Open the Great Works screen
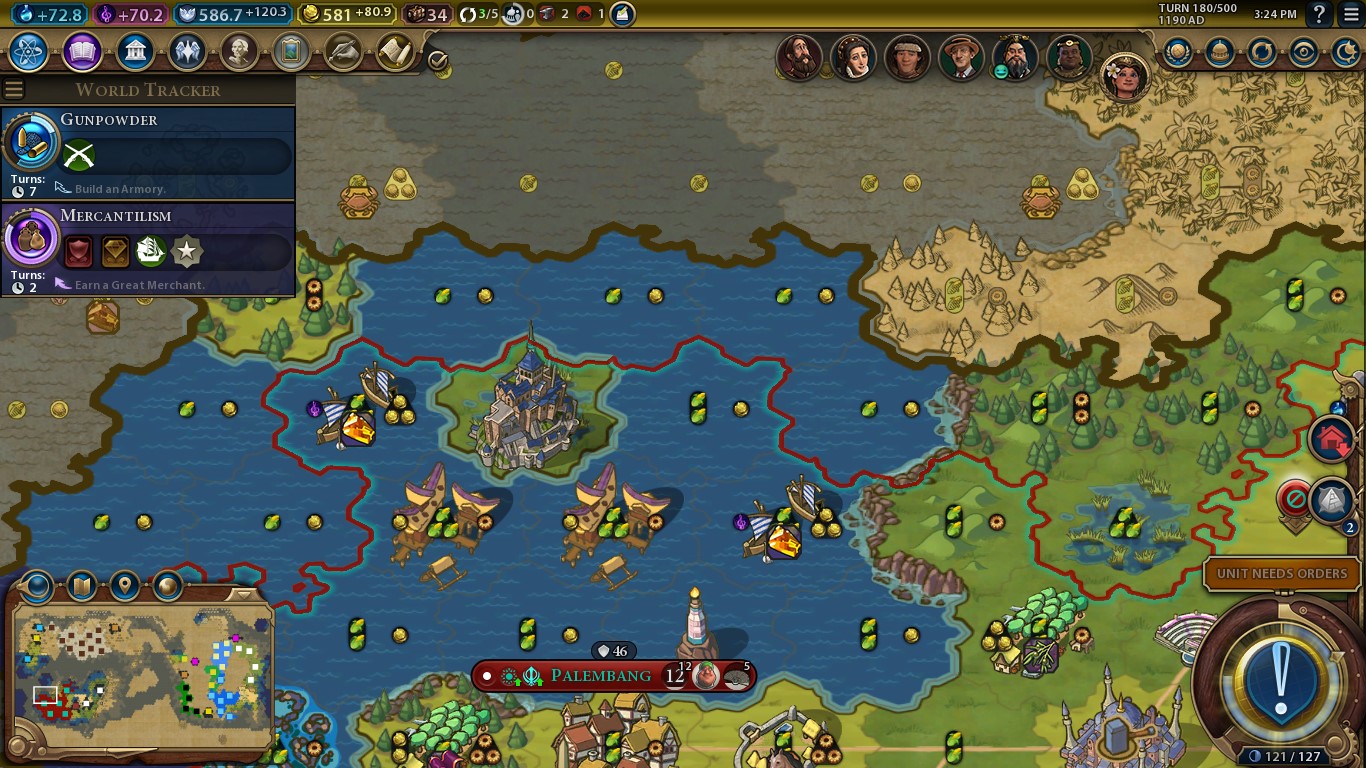The width and height of the screenshot is (1366, 768). click(x=293, y=53)
